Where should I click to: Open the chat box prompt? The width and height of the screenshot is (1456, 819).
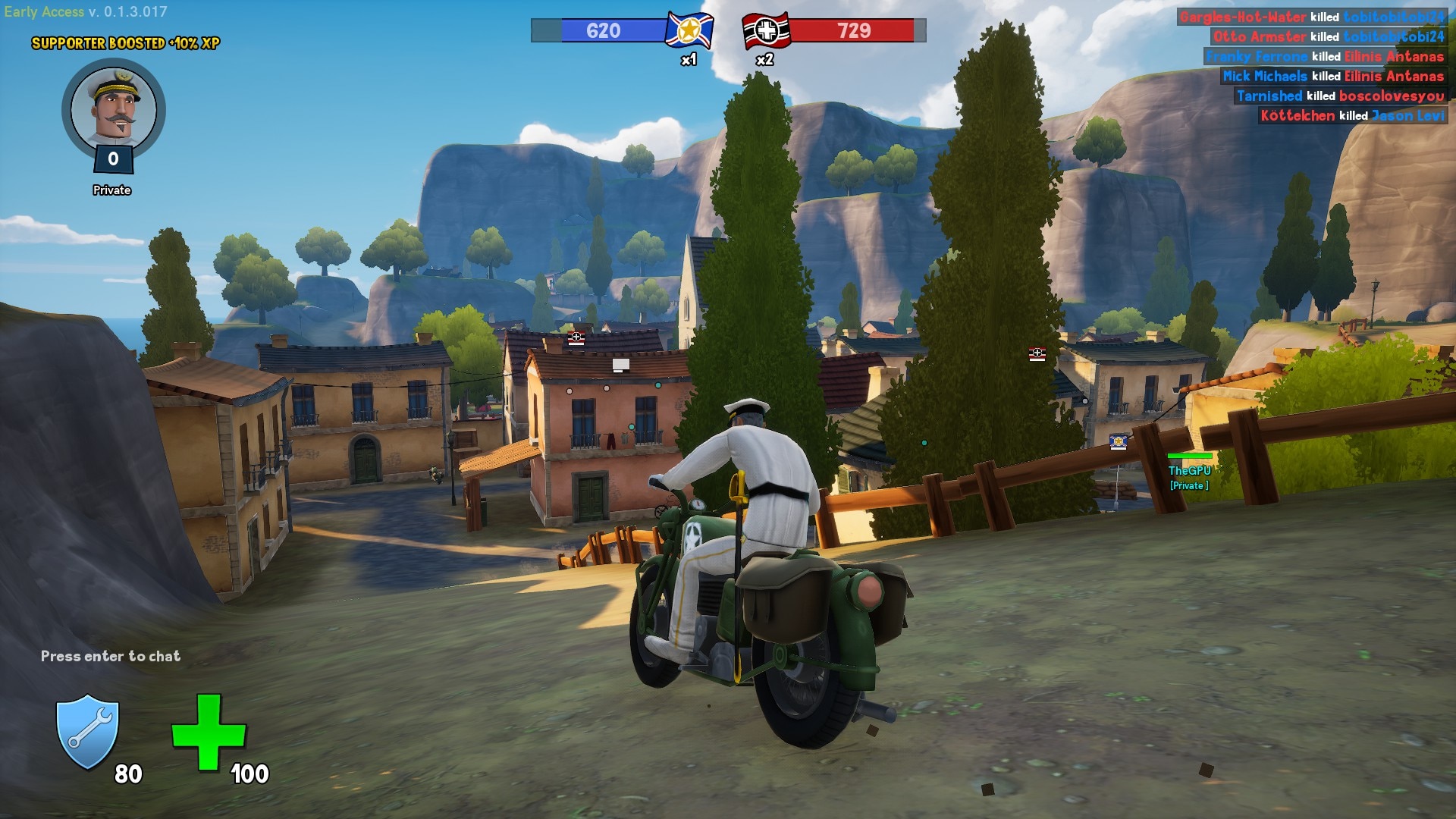(x=111, y=656)
